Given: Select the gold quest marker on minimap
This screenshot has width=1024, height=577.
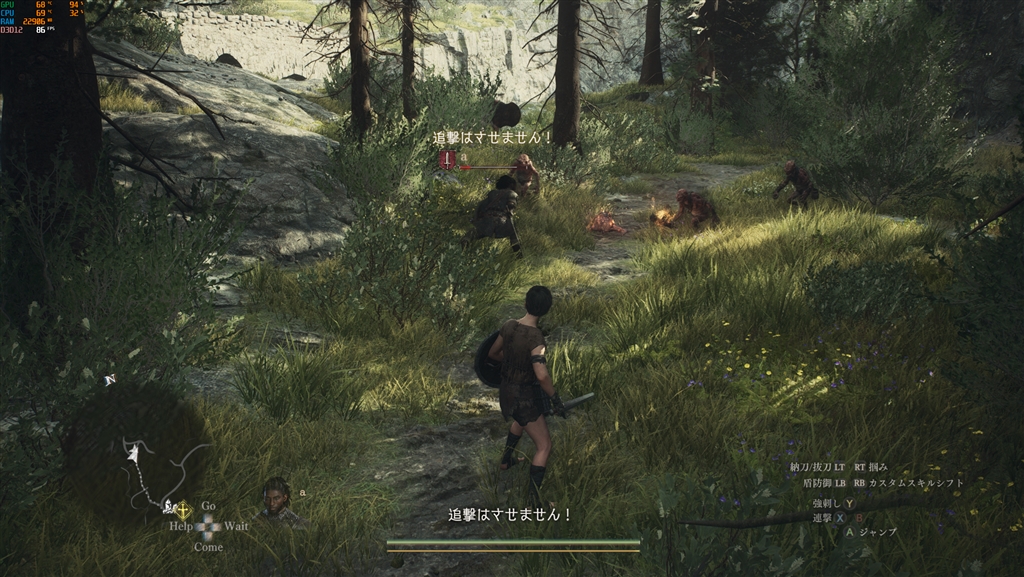Looking at the screenshot, I should tap(183, 508).
